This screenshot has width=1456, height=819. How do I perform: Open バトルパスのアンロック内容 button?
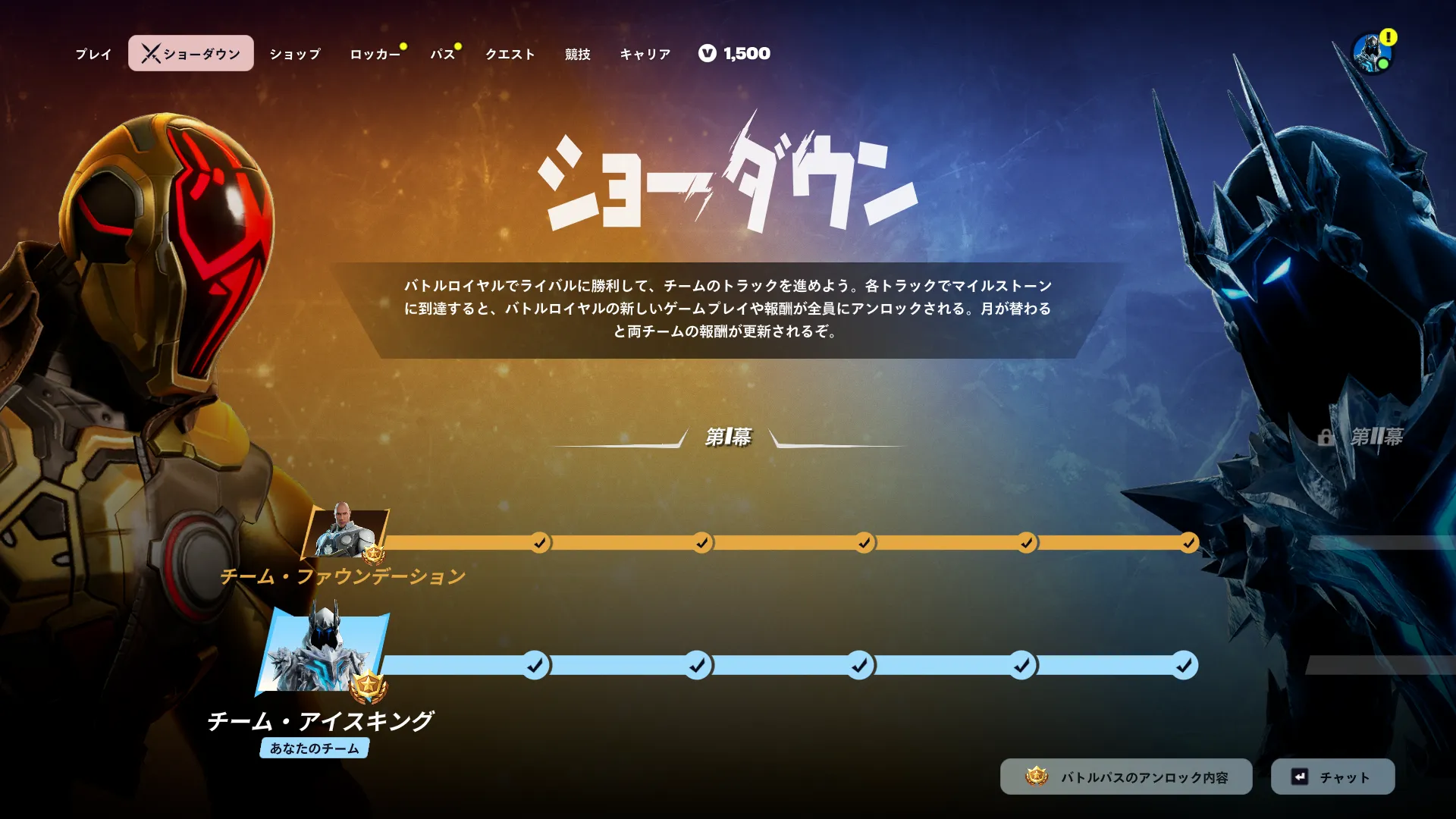click(1126, 777)
